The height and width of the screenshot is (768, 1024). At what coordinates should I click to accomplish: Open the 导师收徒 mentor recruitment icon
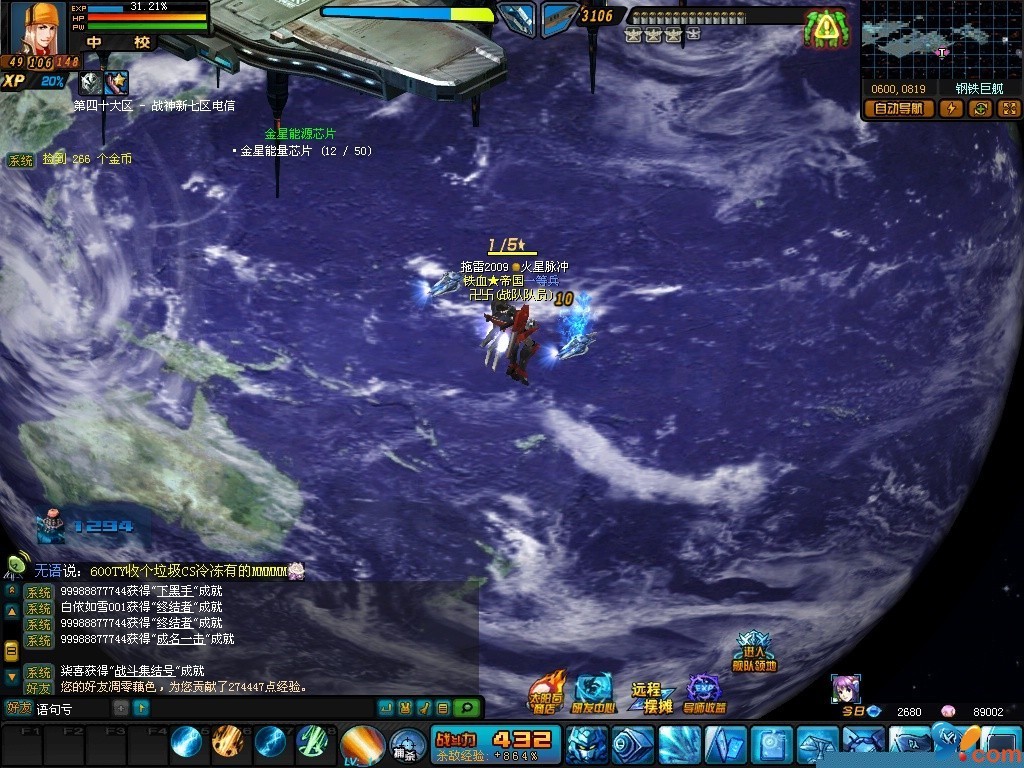pos(704,693)
